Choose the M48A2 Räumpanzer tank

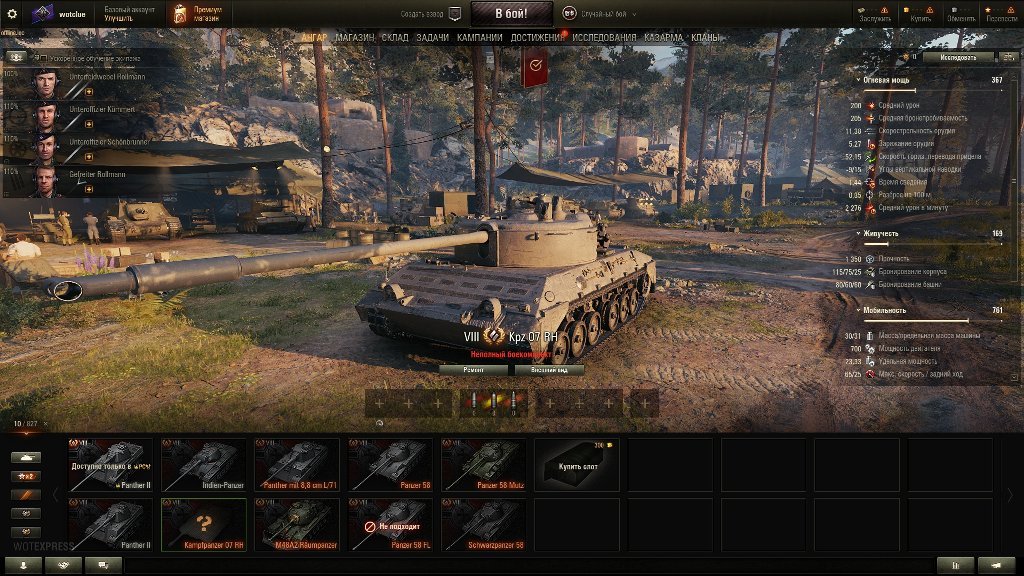(x=298, y=525)
